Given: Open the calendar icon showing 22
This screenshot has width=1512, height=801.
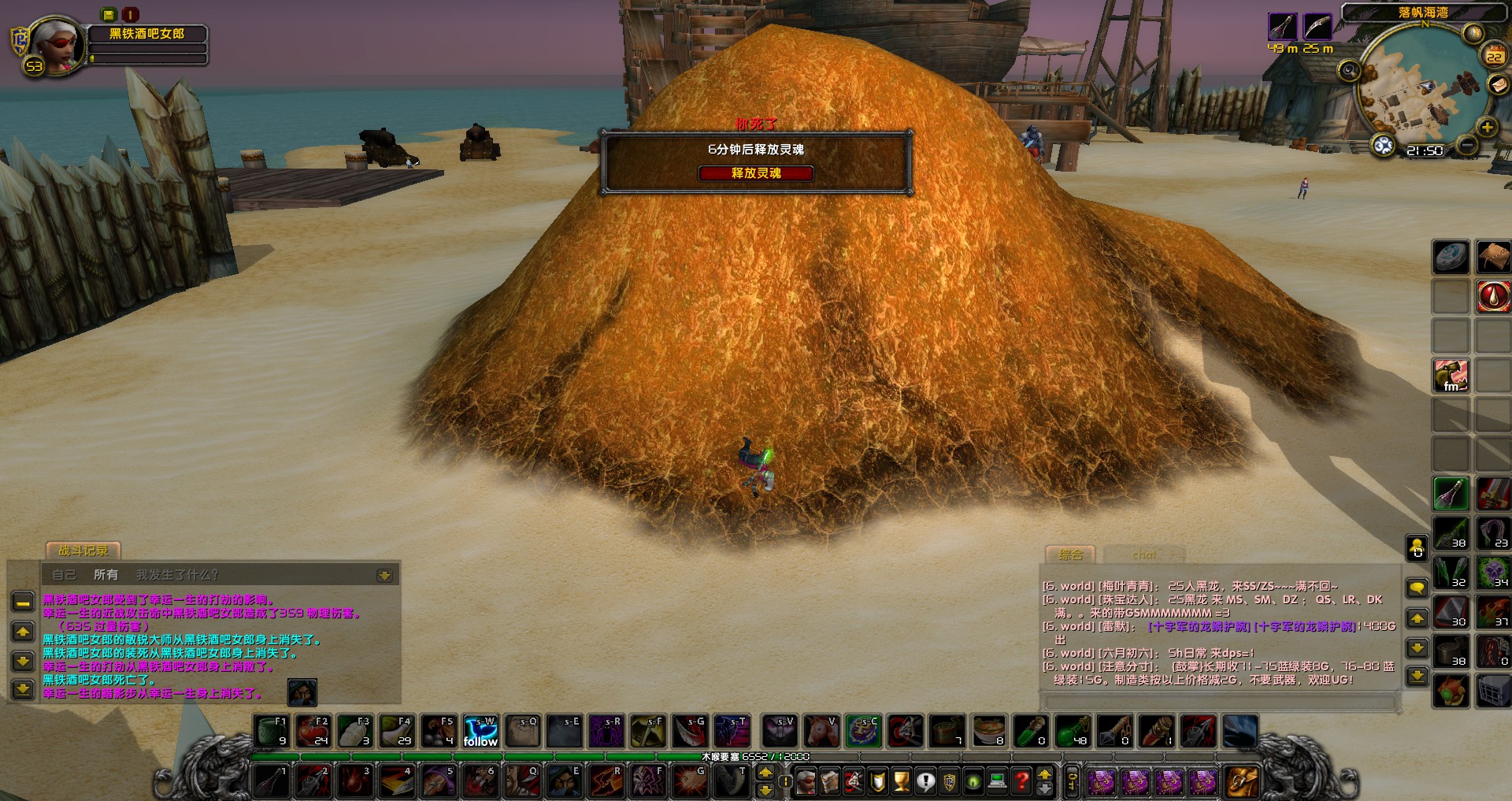Looking at the screenshot, I should 1494,57.
